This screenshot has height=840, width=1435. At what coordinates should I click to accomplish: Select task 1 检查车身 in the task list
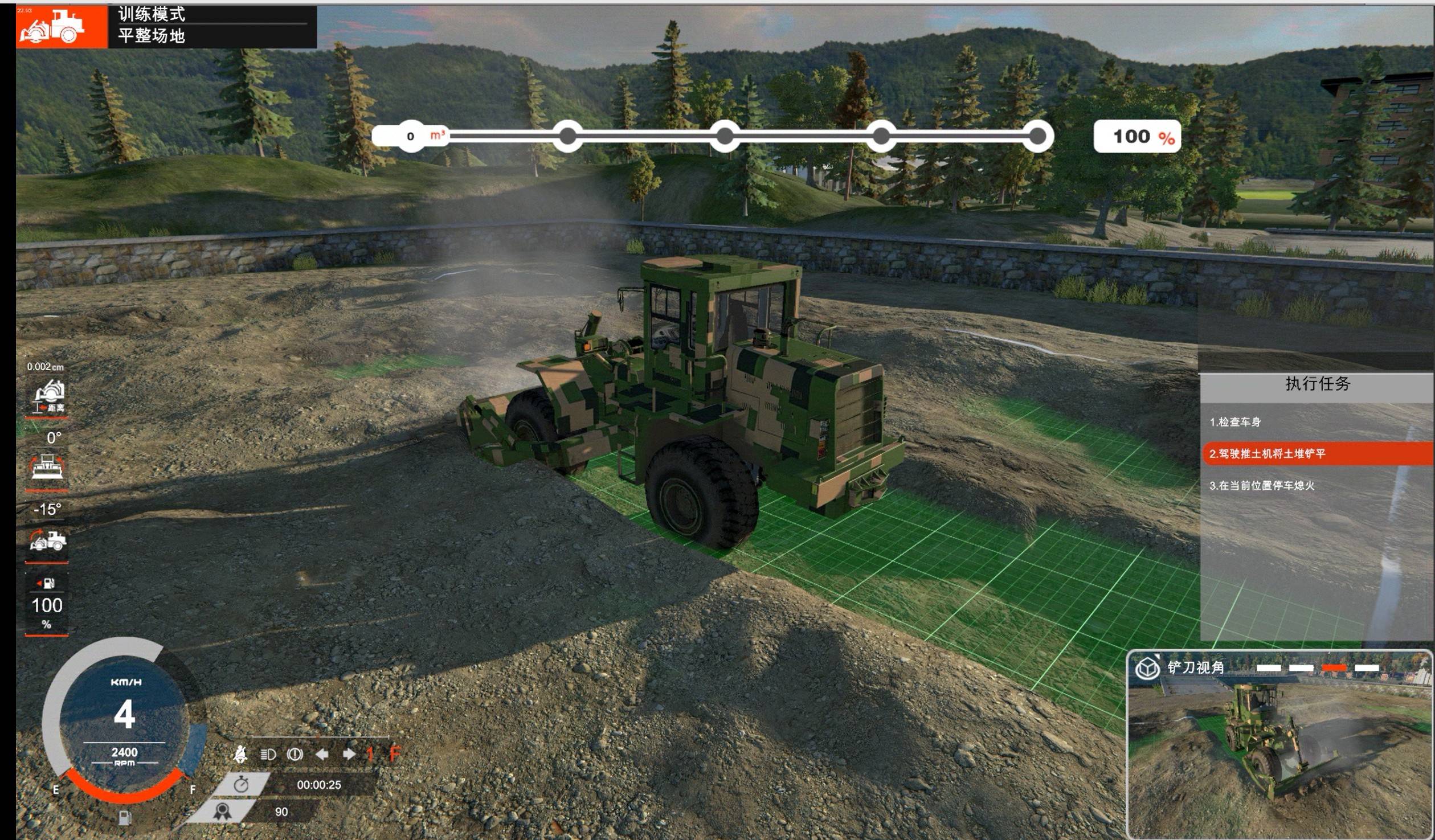click(x=1235, y=422)
